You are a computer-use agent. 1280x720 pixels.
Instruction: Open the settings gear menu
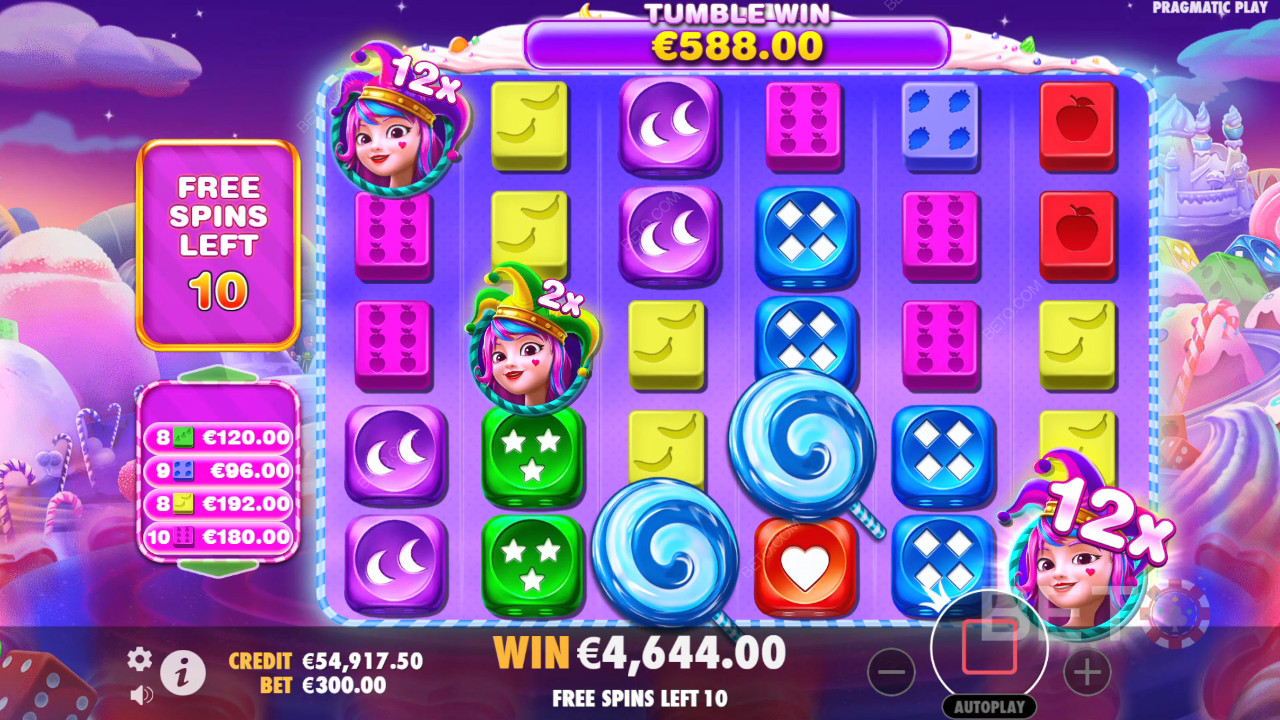[140, 658]
